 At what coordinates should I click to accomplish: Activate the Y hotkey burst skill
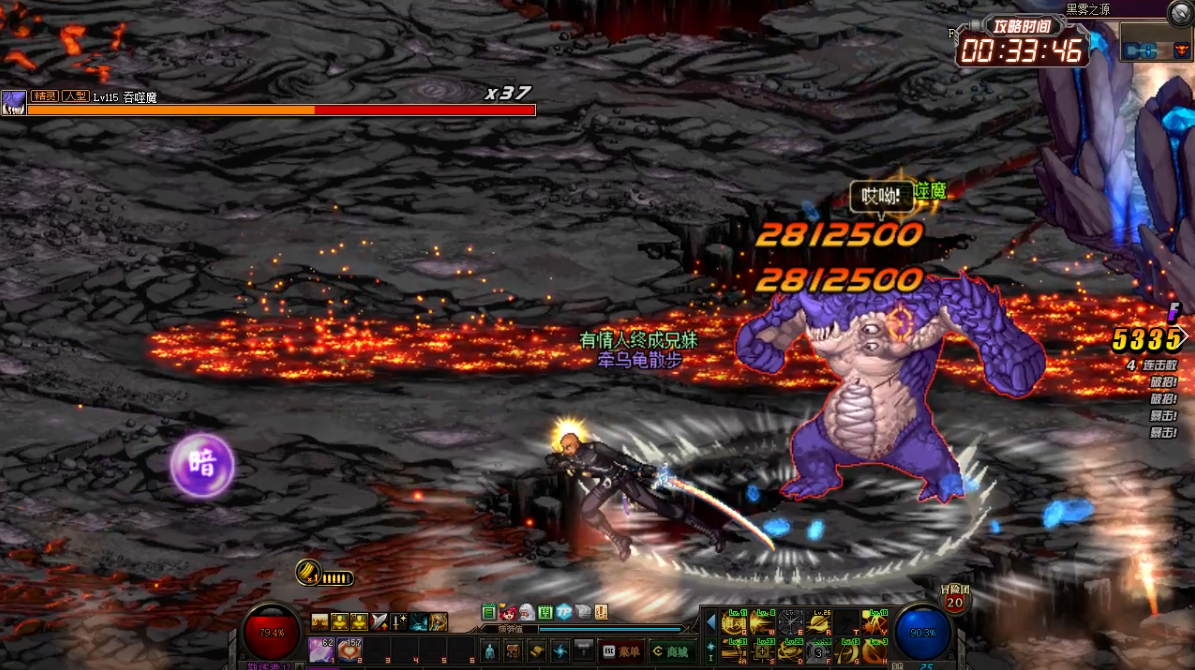coord(876,622)
